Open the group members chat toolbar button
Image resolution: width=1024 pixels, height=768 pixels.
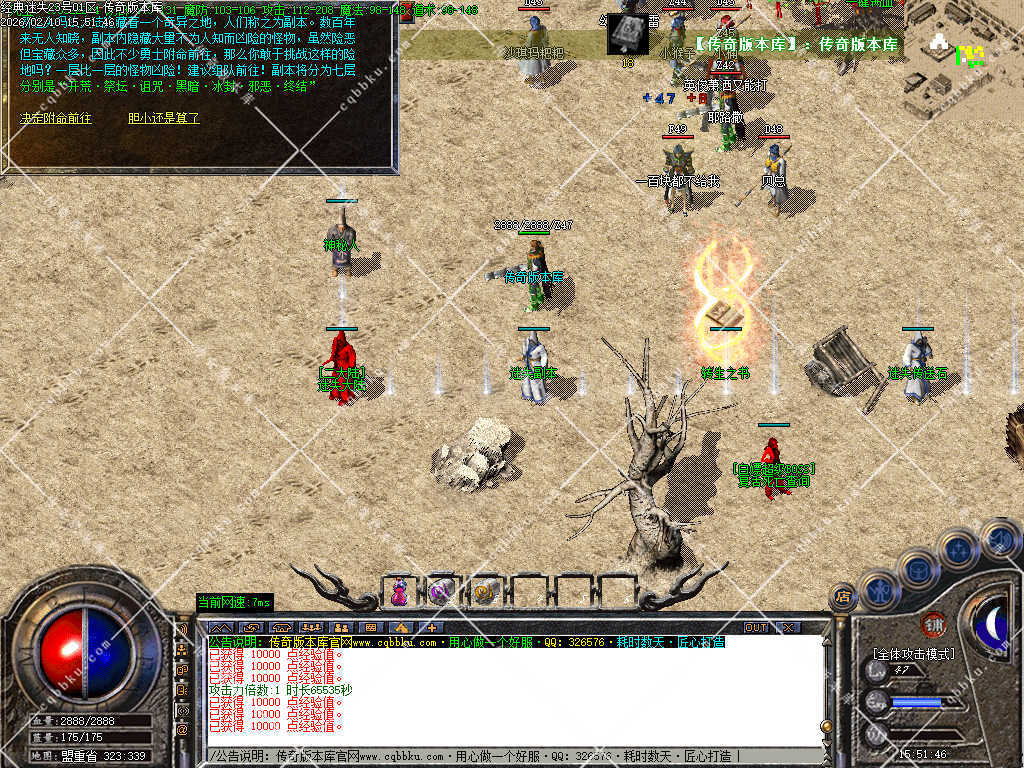[x=311, y=627]
